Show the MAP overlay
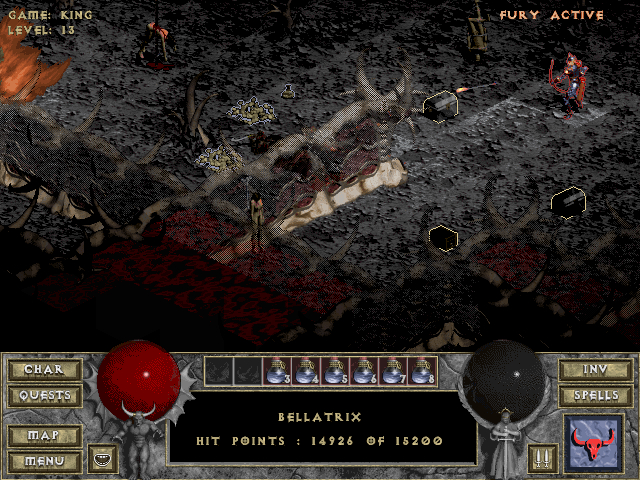 click(x=44, y=436)
